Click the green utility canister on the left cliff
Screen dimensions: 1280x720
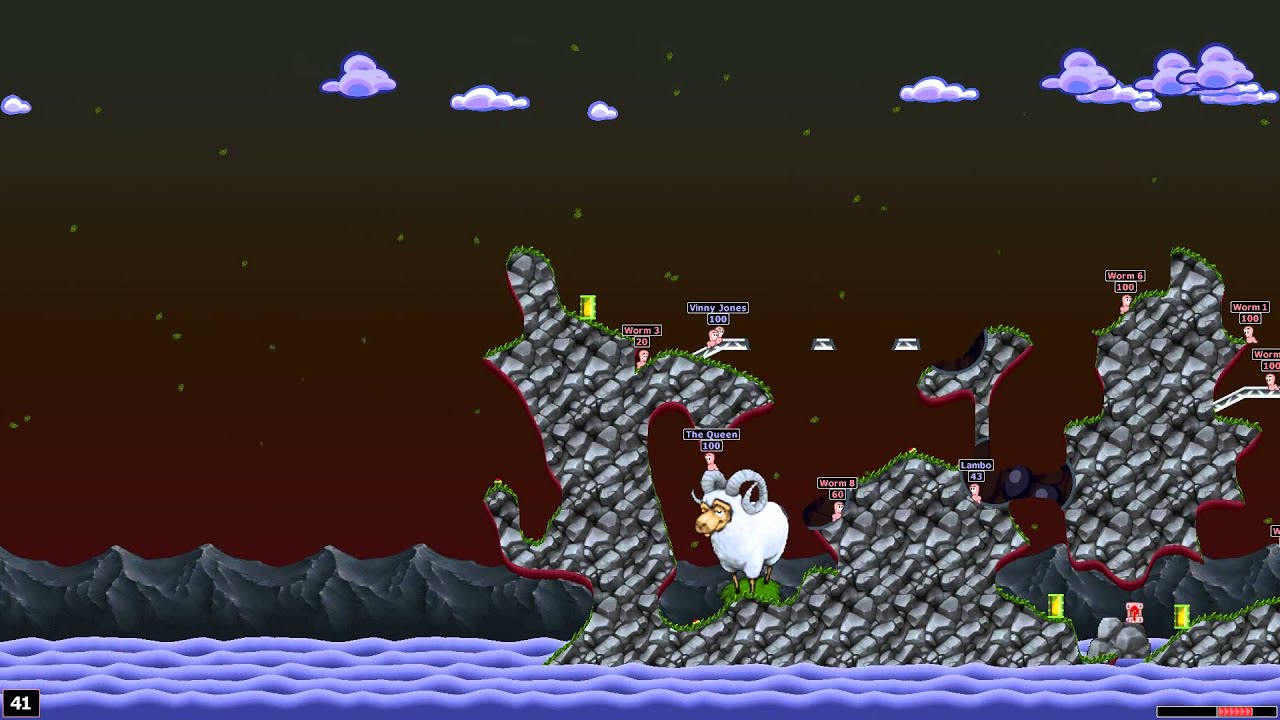[x=588, y=305]
